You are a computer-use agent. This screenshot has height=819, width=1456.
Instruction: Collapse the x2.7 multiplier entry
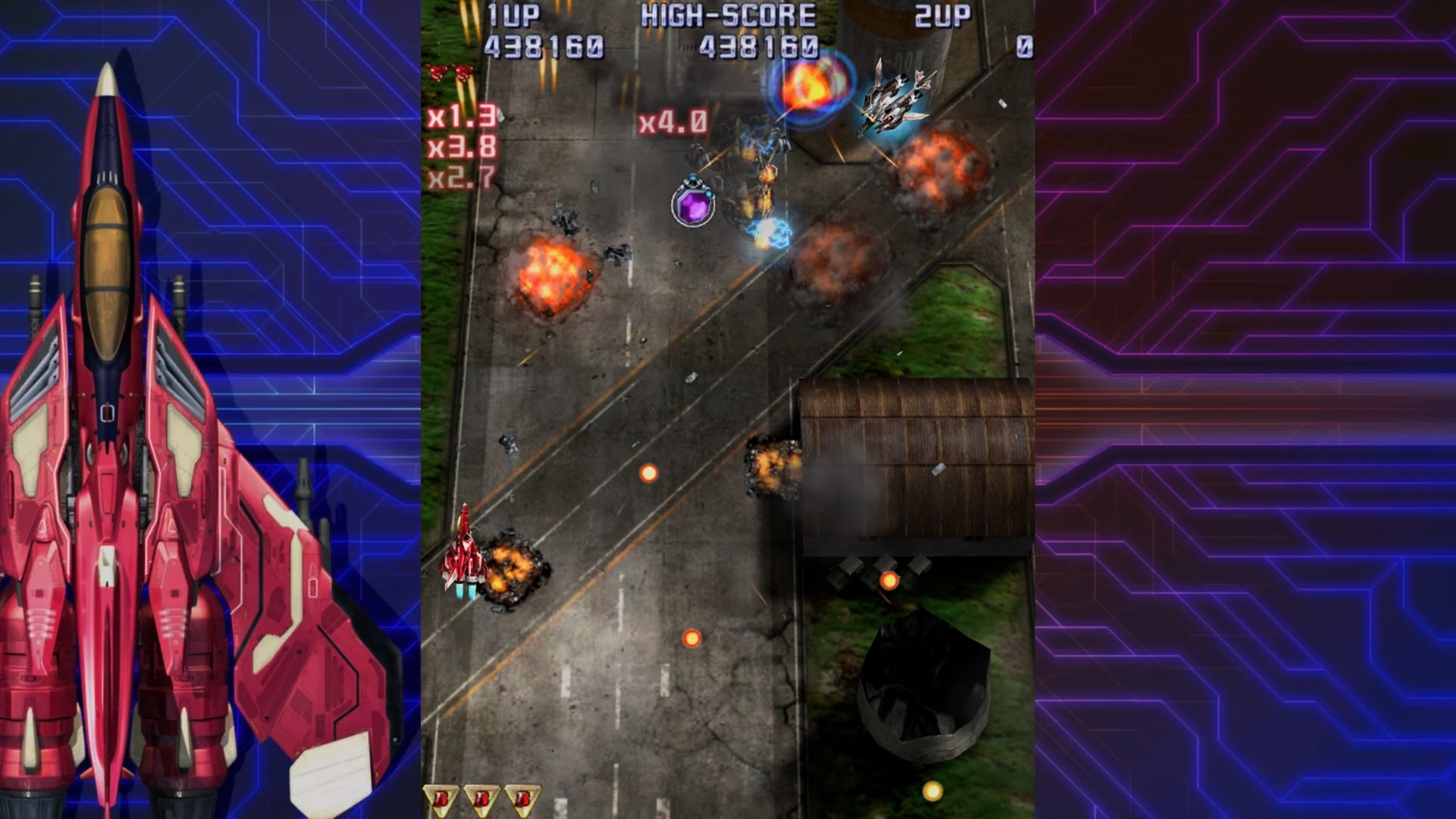[463, 180]
